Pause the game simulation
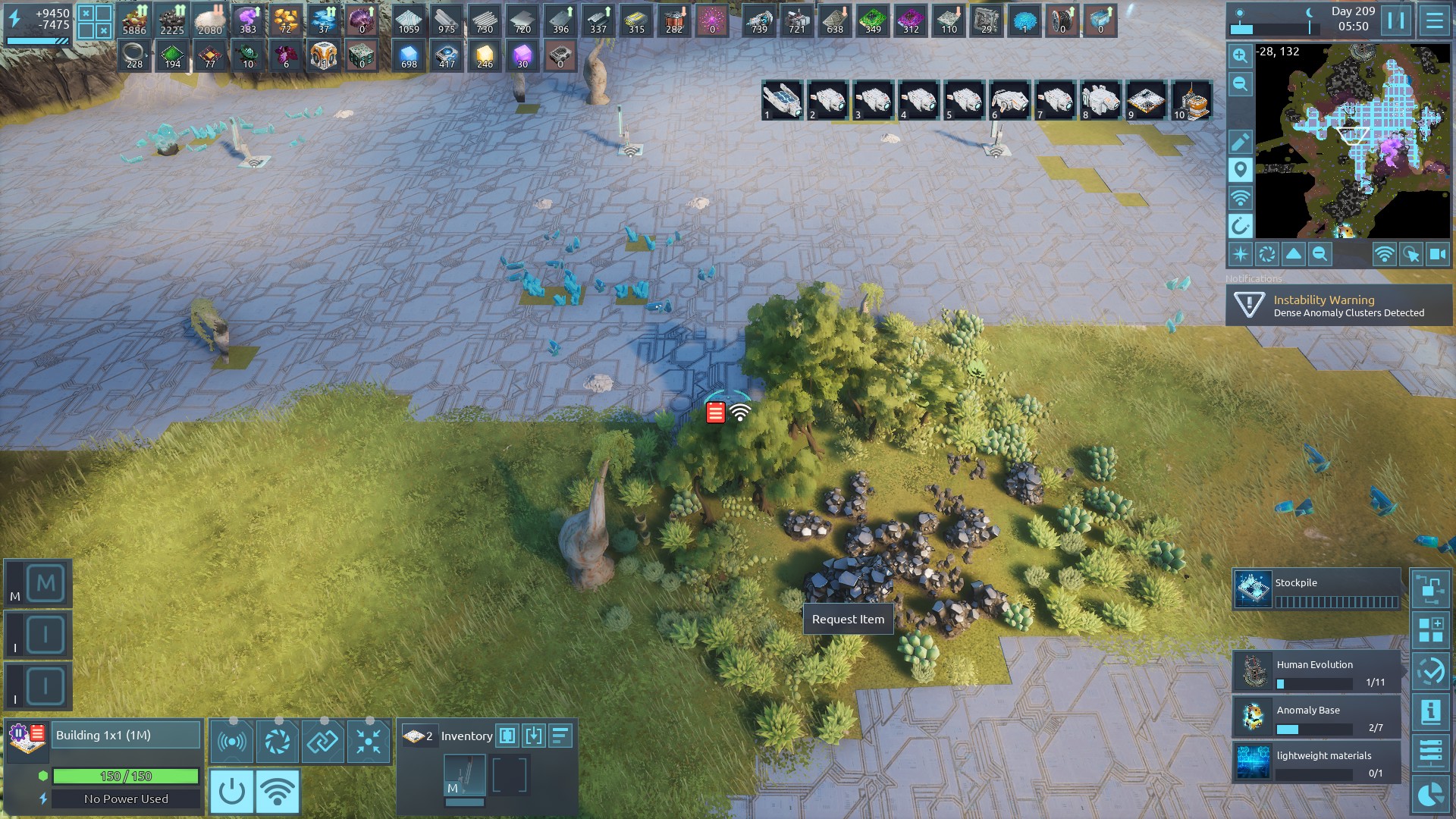 click(1396, 20)
